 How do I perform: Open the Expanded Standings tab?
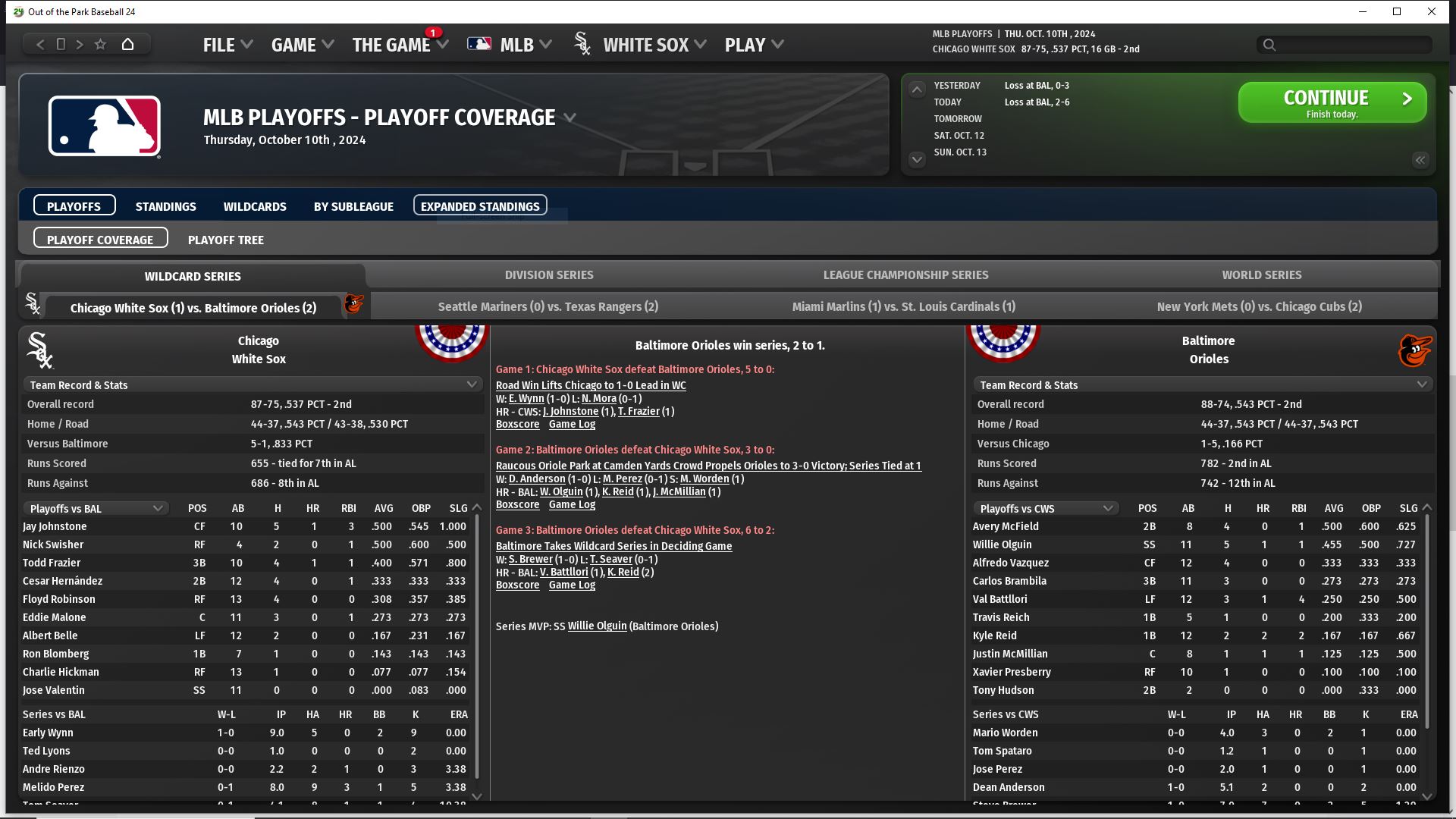point(480,206)
